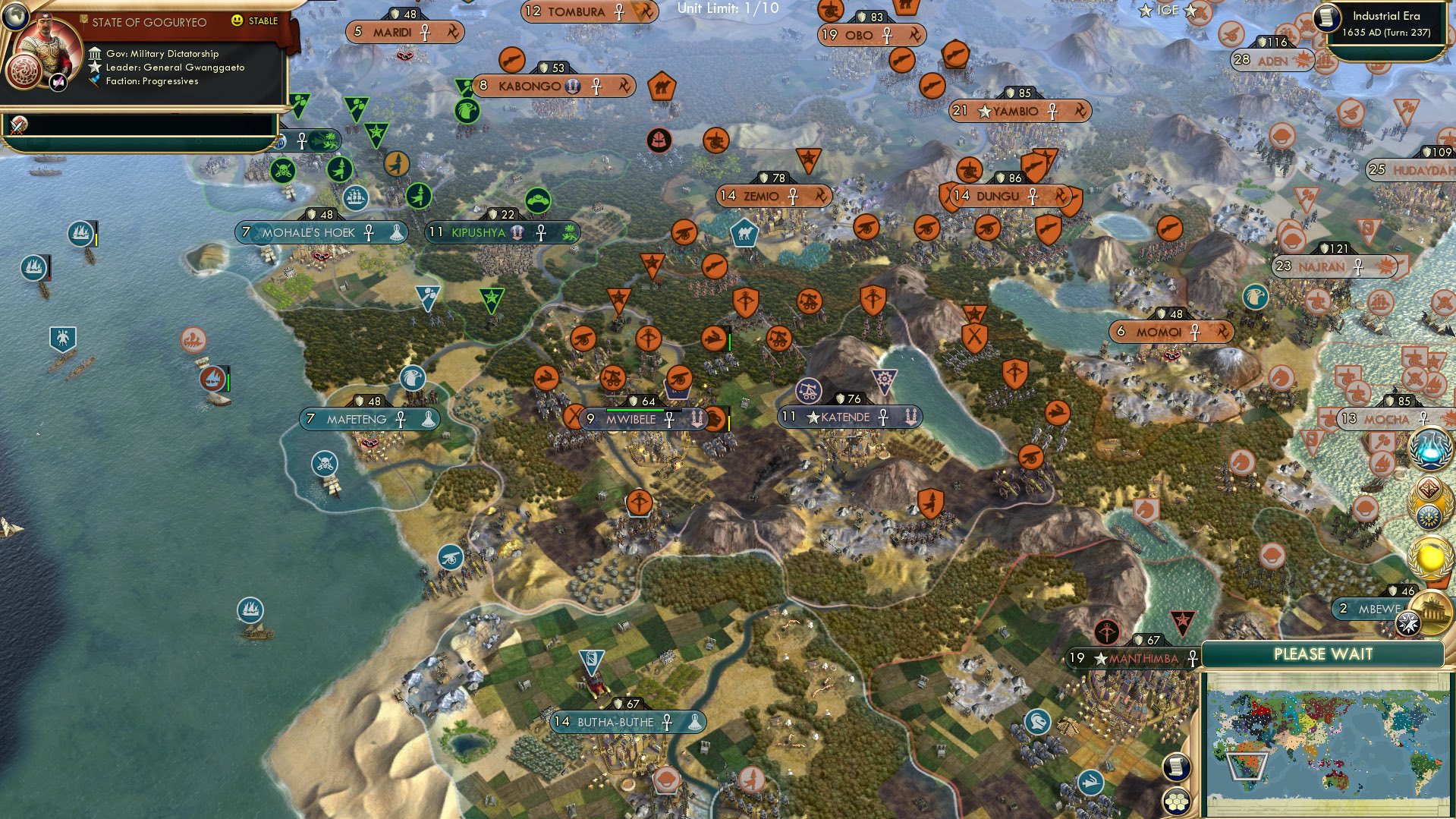Click the pirate skull icon off Mafeteng coast
This screenshot has width=1456, height=819.
[x=326, y=464]
